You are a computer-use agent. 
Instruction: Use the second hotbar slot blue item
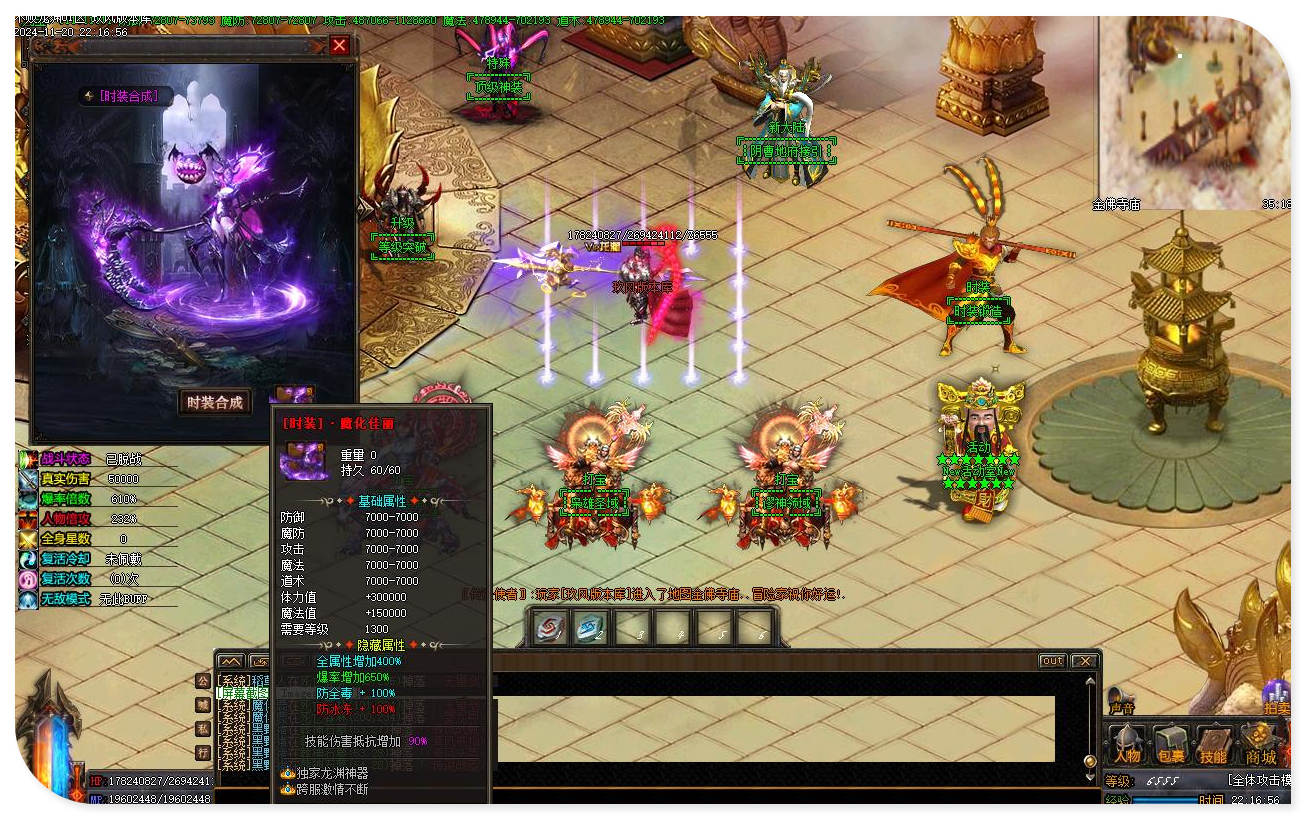pos(590,628)
